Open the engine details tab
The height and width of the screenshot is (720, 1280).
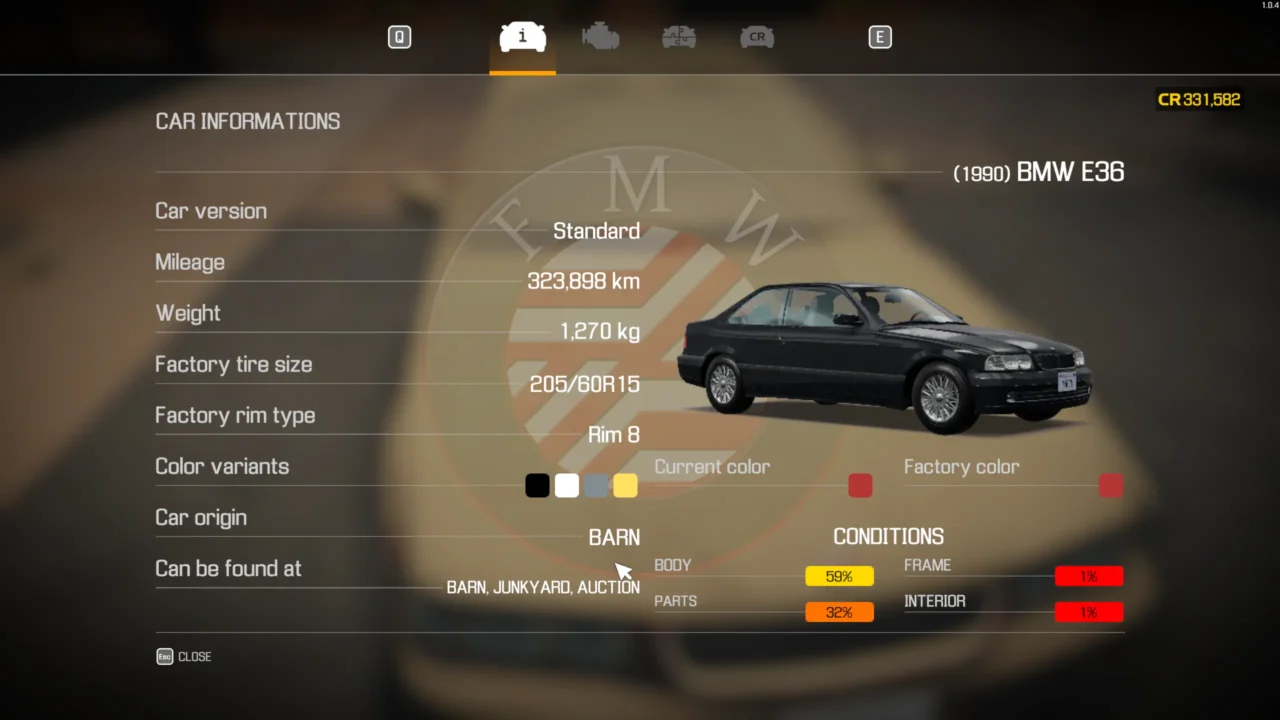coord(600,37)
